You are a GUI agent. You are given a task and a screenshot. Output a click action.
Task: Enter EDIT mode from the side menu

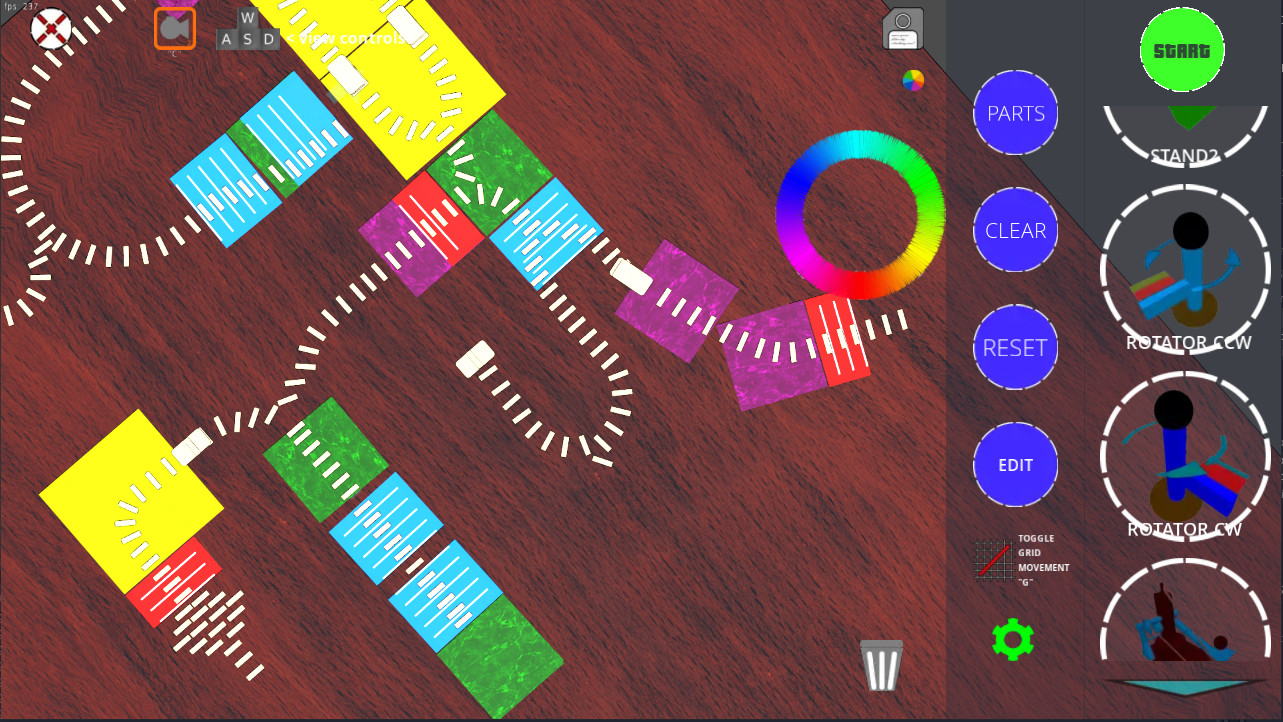(1015, 464)
